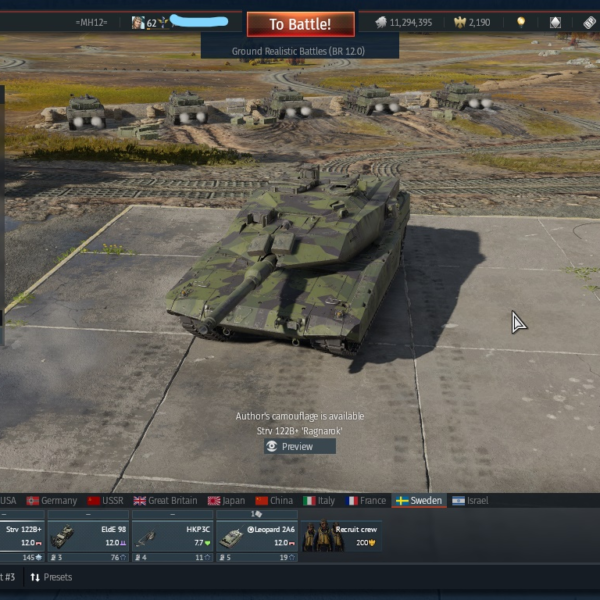Open the Silver Lions balance shop
This screenshot has width=600, height=600.
[x=404, y=22]
